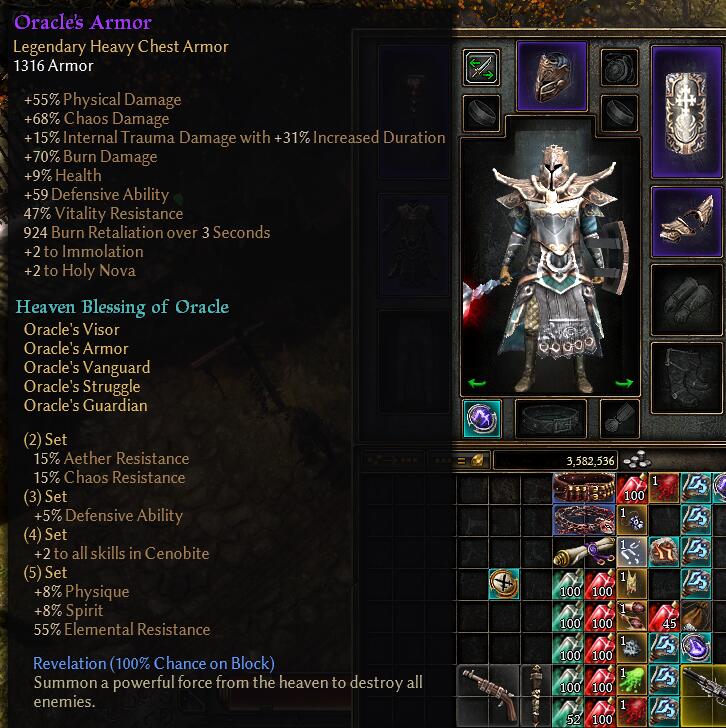The height and width of the screenshot is (728, 726).
Task: Select the chain necklace in inventory
Action: click(584, 520)
